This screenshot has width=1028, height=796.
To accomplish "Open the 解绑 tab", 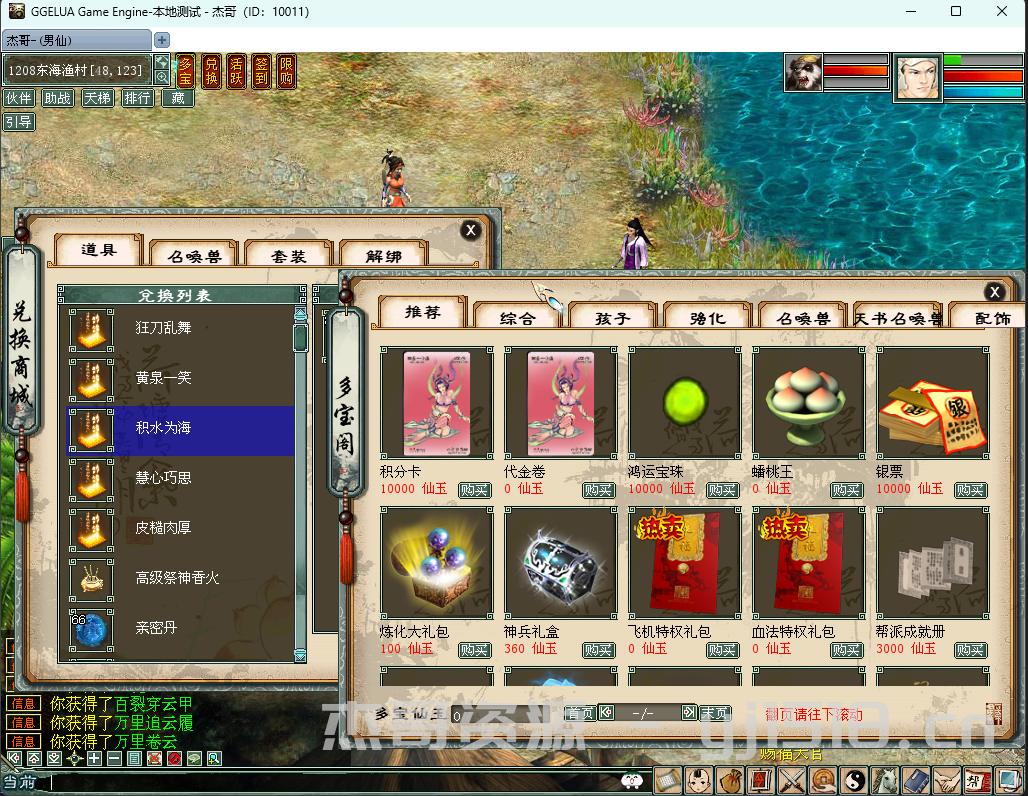I will (384, 256).
